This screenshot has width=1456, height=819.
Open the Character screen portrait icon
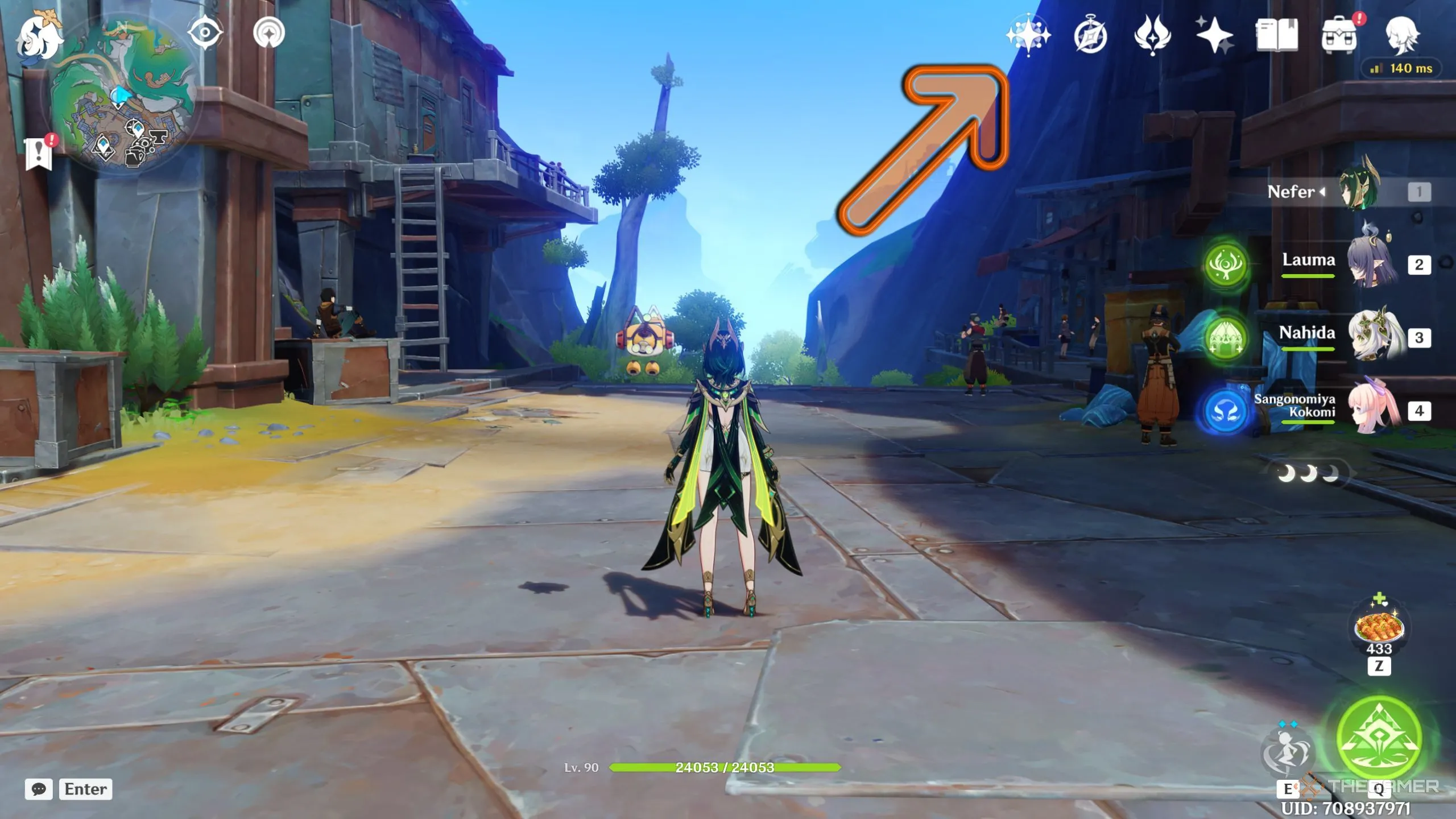tap(1403, 36)
